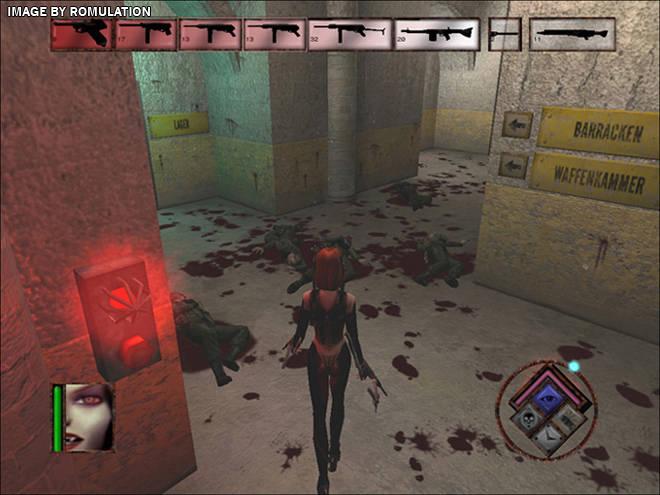This screenshot has width=660, height=495.
Task: Select the rocket launcher in the last weapon slot
Action: pos(572,34)
